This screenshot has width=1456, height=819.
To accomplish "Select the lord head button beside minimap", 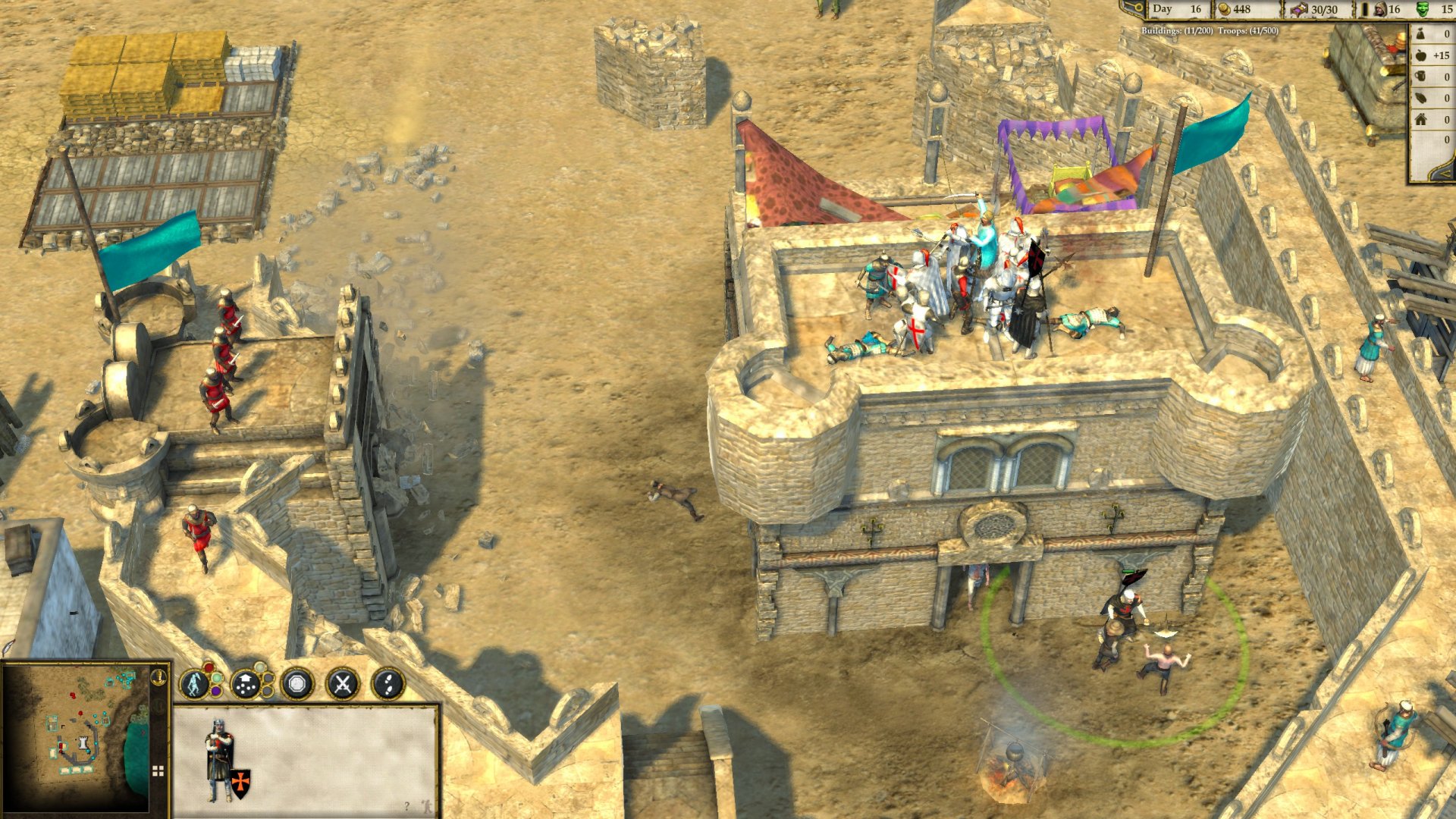I will (x=159, y=676).
